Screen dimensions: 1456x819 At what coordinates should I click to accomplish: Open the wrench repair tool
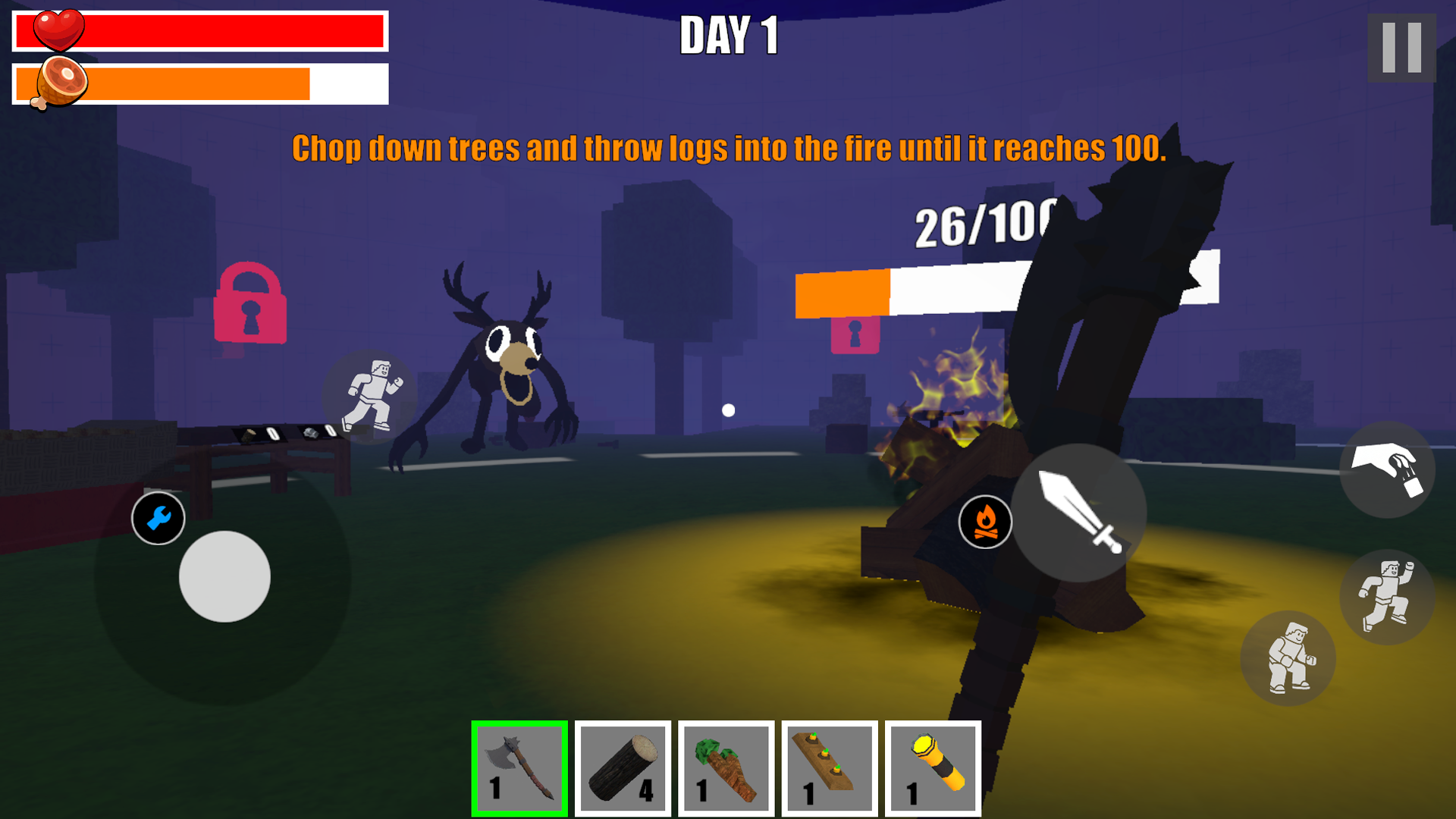pos(158,518)
